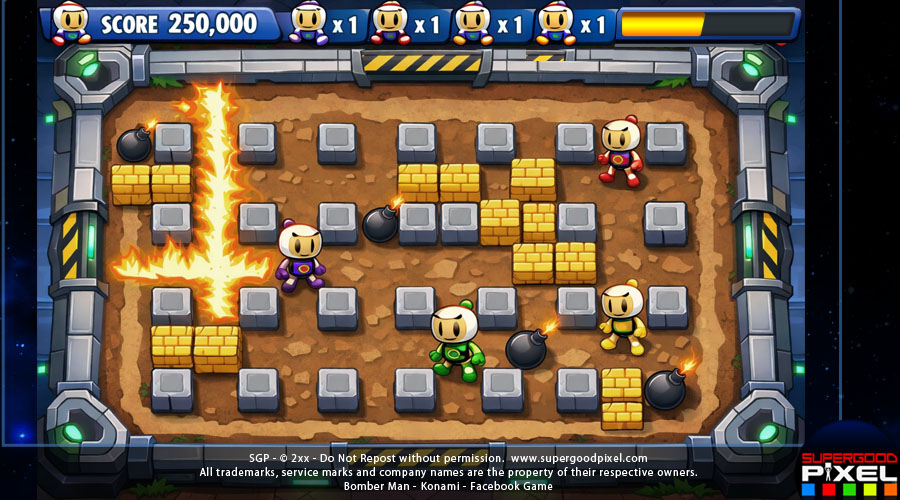The height and width of the screenshot is (500, 900).
Task: Click the player portrait beside the score
Action: (72, 22)
